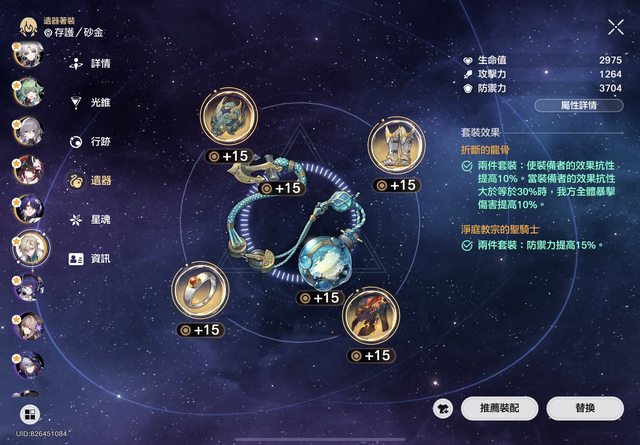Go to the 行跡 traces tab
The height and width of the screenshot is (445, 640).
[x=90, y=141]
